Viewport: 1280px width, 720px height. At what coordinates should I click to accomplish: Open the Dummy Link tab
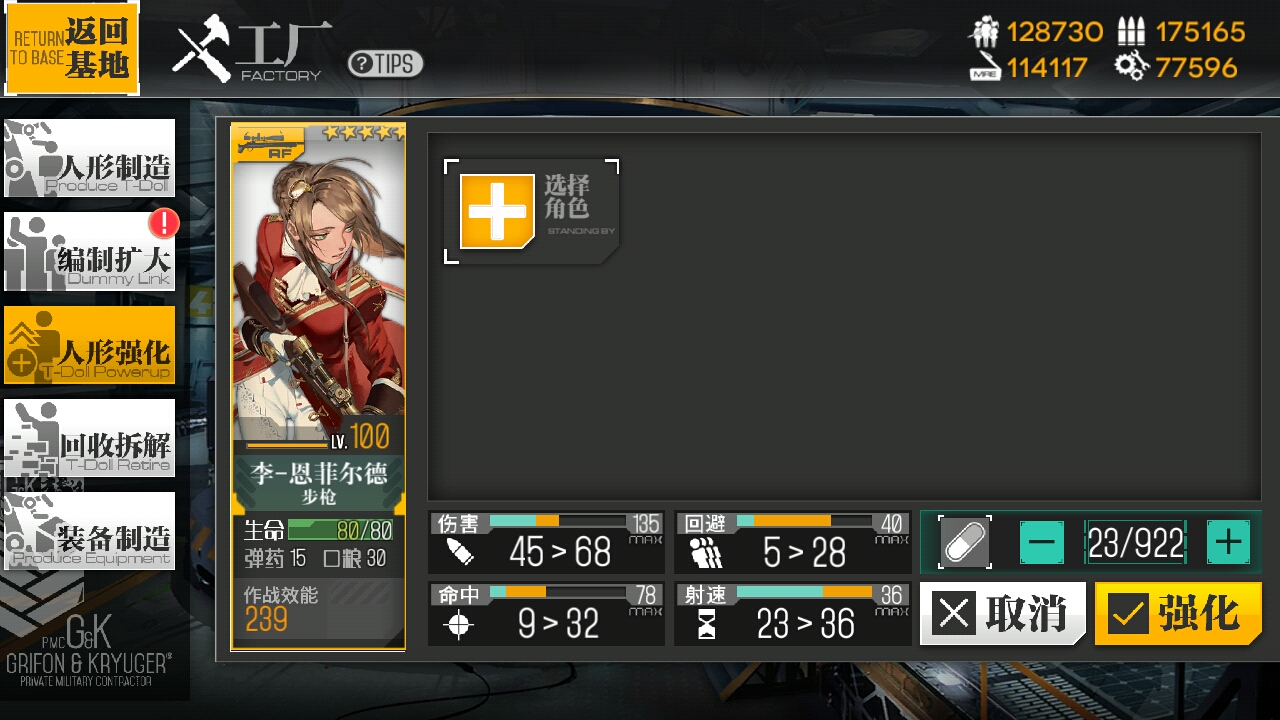coord(89,252)
